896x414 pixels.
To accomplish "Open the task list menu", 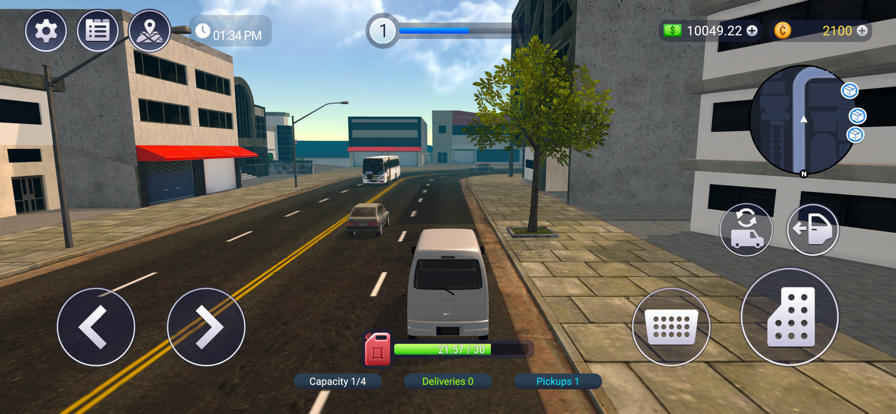I will pyautogui.click(x=98, y=31).
